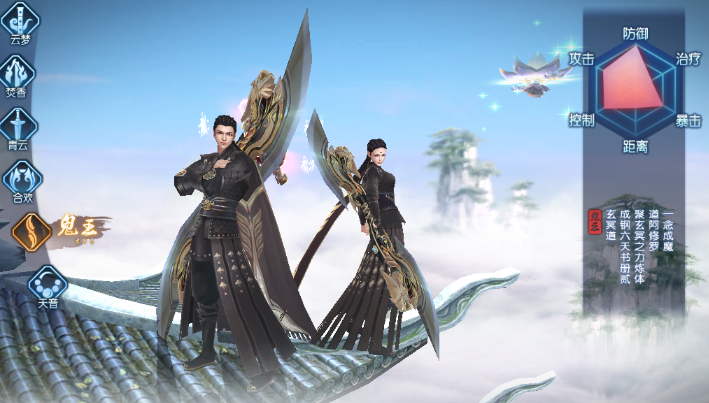Select the 云梦 class icon
Screen dimensions: 709x403
point(19,20)
